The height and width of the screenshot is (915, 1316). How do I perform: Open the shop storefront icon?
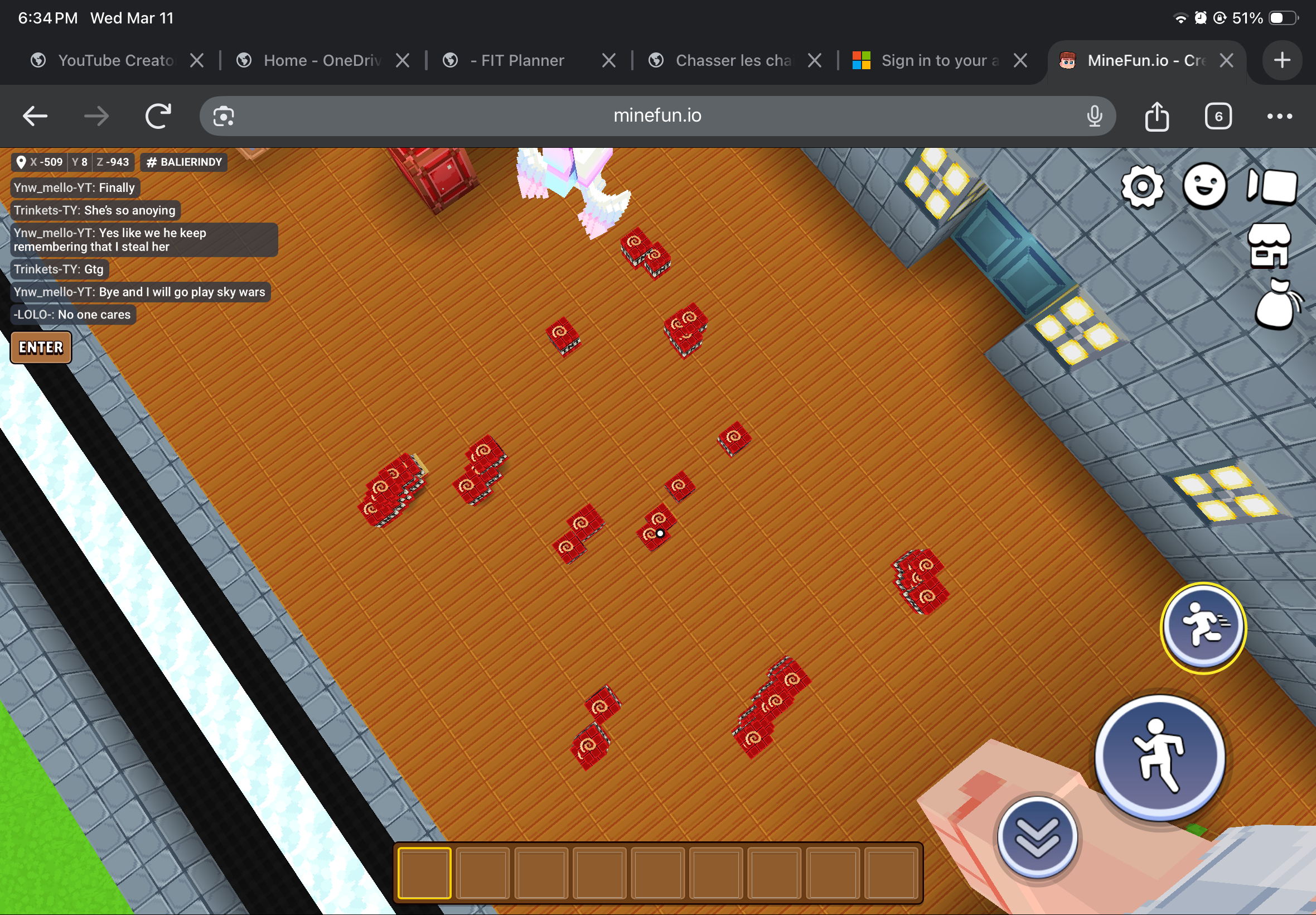click(x=1269, y=246)
